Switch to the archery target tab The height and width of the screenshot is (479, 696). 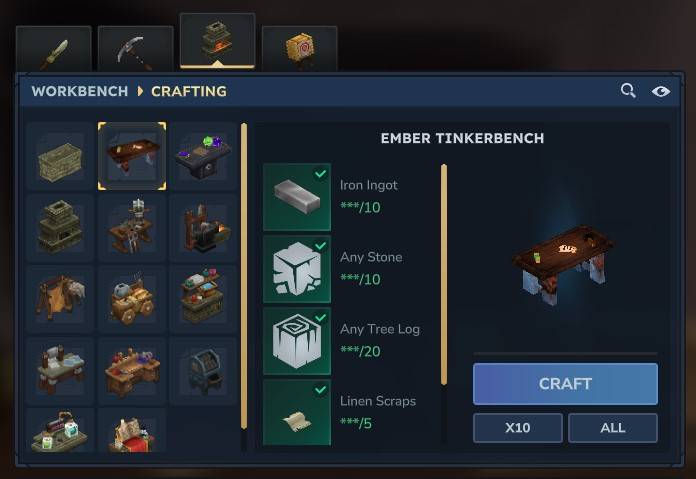point(299,49)
